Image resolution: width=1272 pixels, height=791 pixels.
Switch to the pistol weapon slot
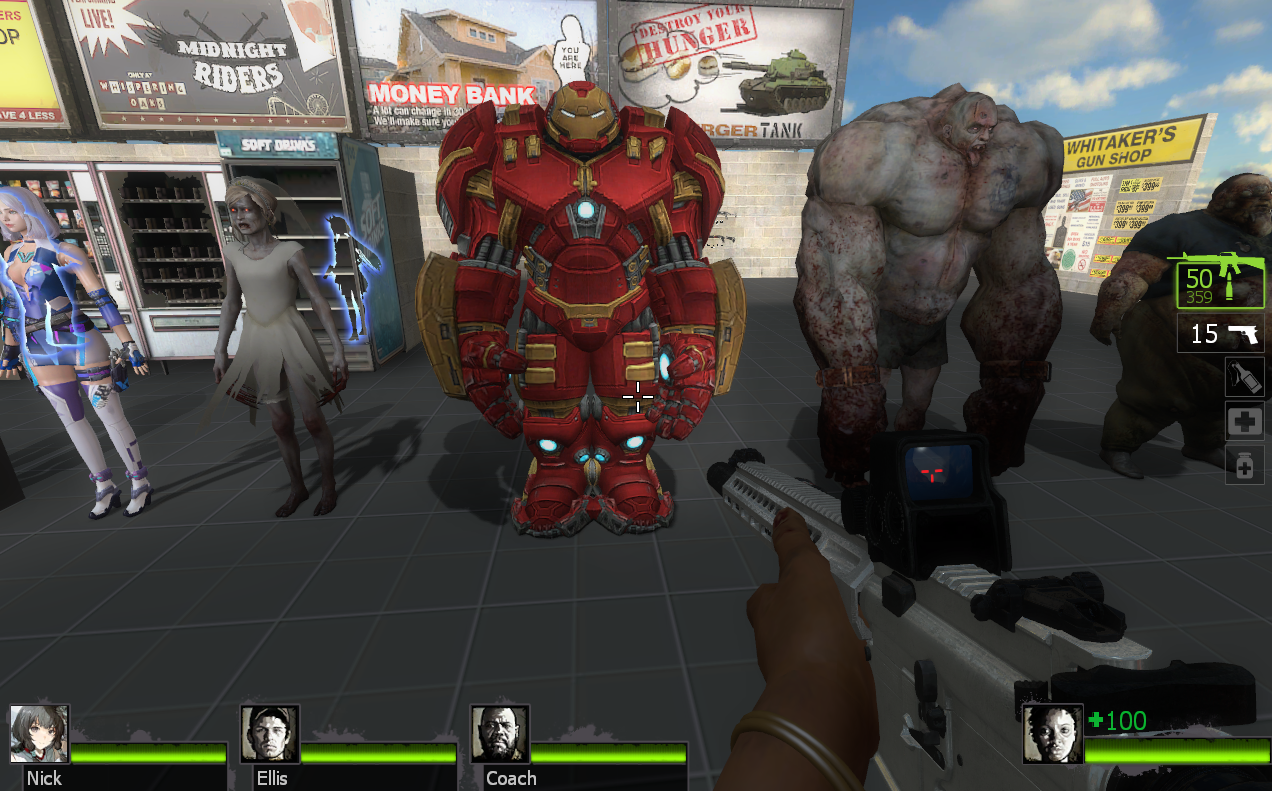click(x=1220, y=334)
